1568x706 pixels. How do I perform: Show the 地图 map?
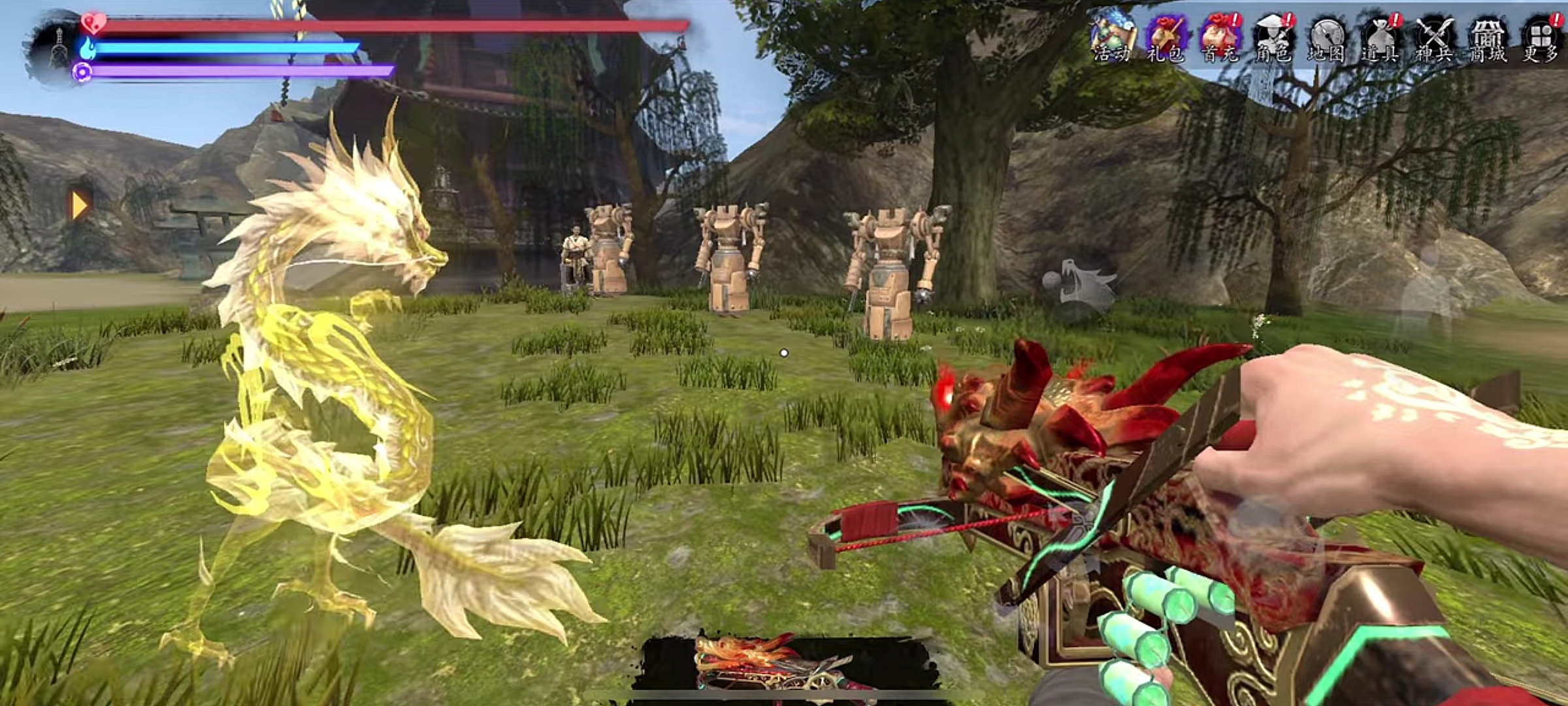pyautogui.click(x=1327, y=39)
